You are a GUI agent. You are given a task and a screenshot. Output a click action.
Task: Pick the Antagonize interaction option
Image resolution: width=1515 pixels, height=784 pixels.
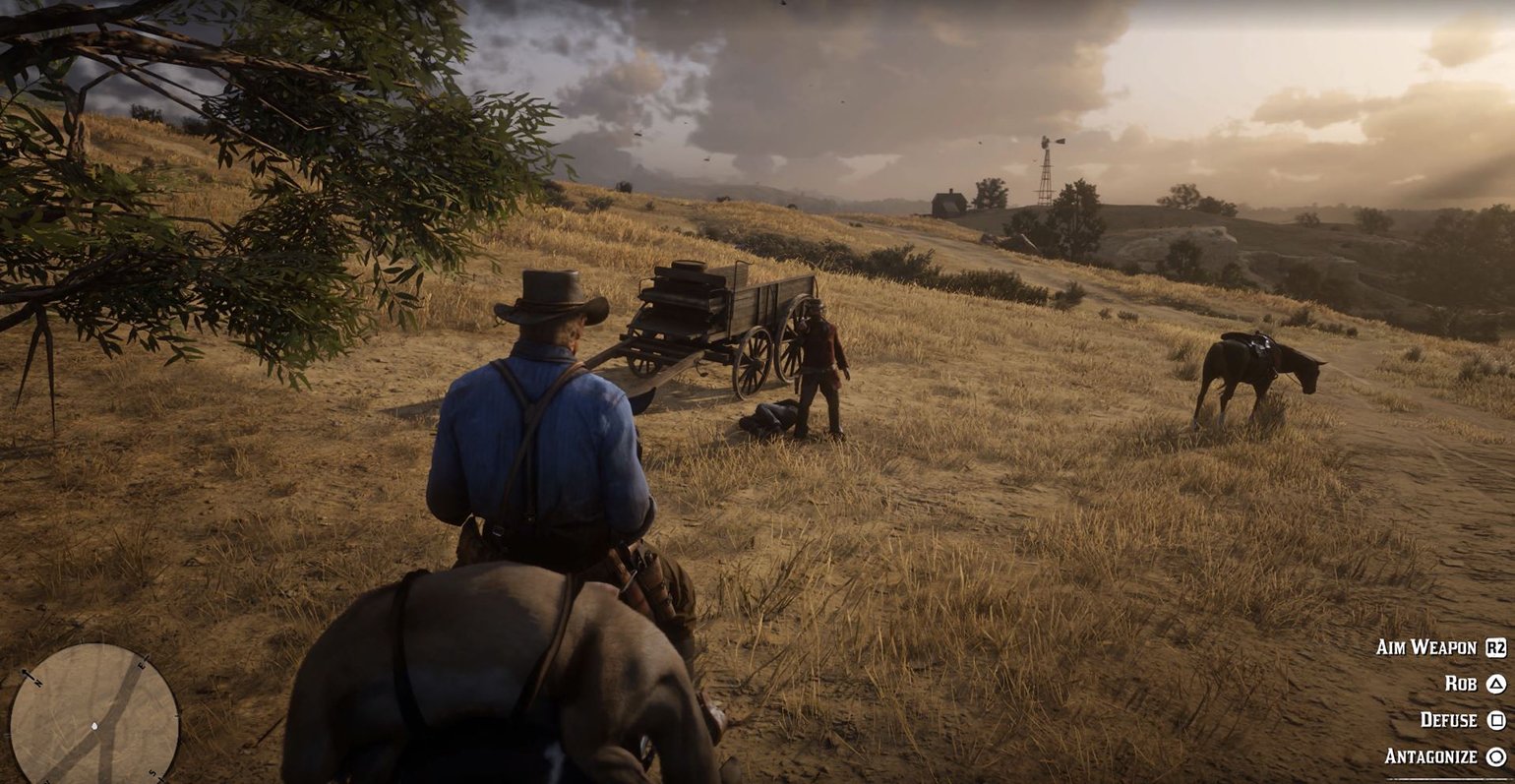pos(1444,756)
